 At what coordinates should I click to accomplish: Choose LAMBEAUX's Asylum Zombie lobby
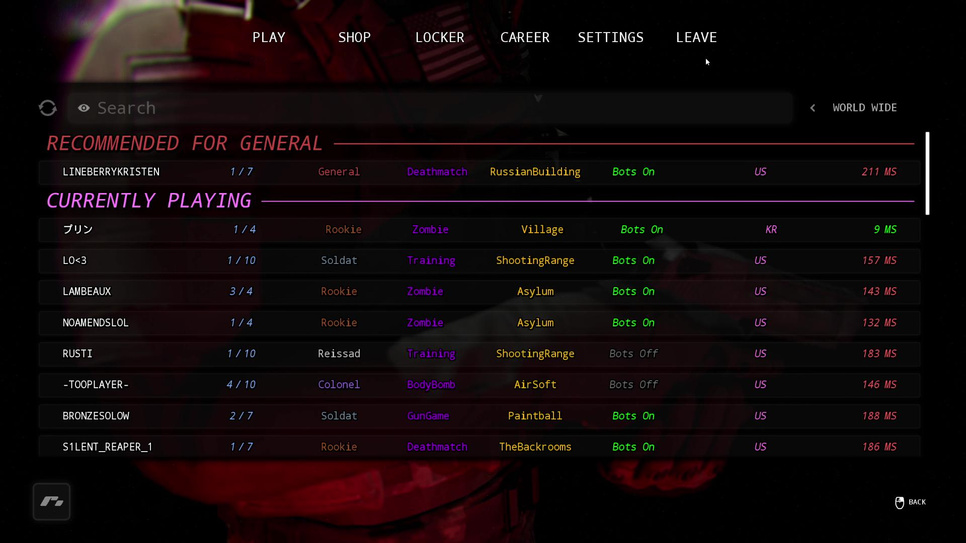tap(479, 292)
